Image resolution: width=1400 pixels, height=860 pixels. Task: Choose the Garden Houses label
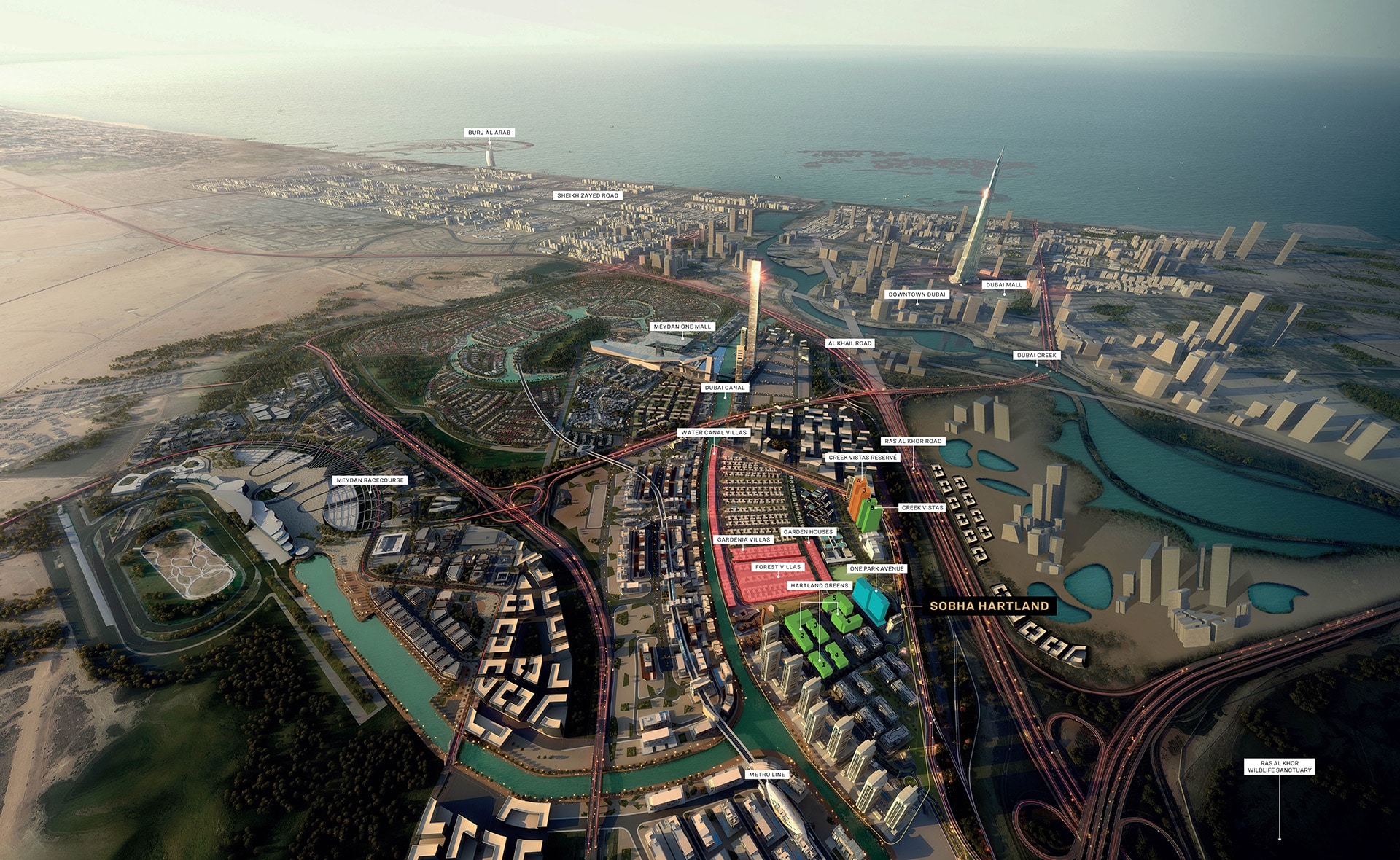point(808,532)
